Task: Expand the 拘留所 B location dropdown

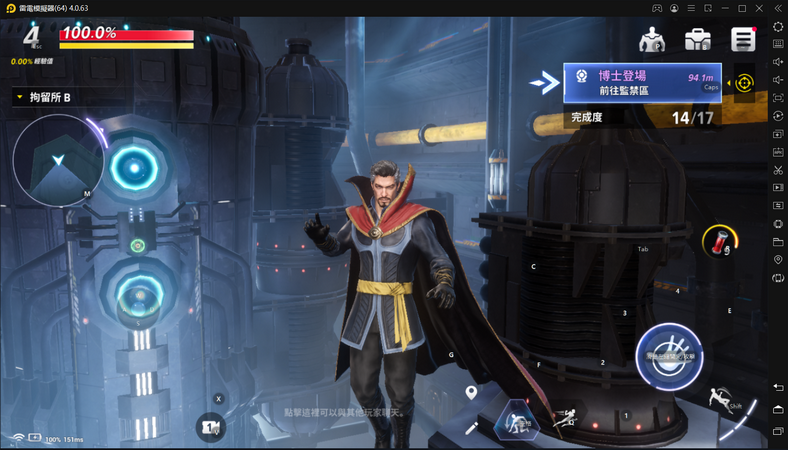Action: click(x=20, y=97)
